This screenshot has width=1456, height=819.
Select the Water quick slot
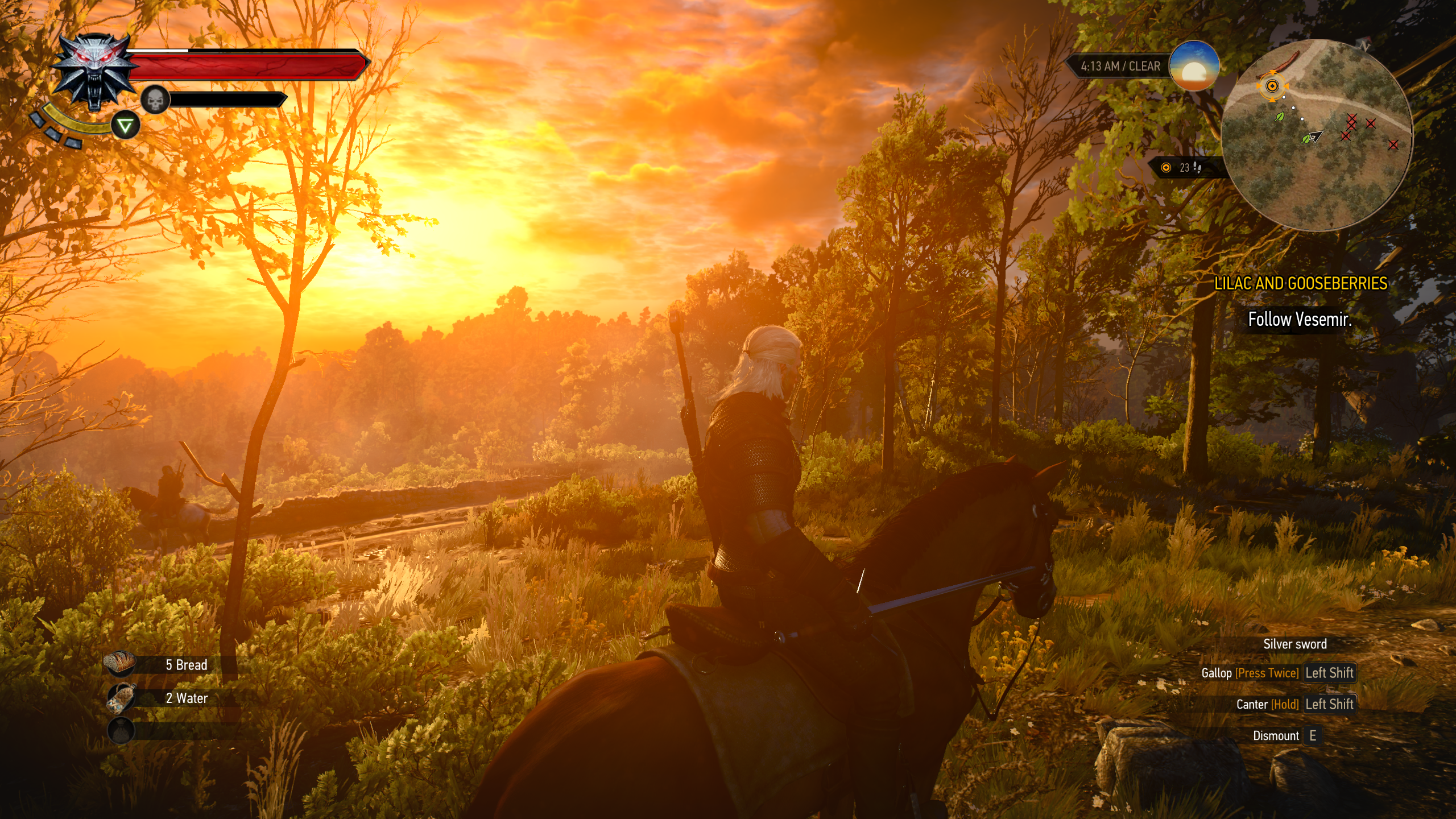pos(121,697)
